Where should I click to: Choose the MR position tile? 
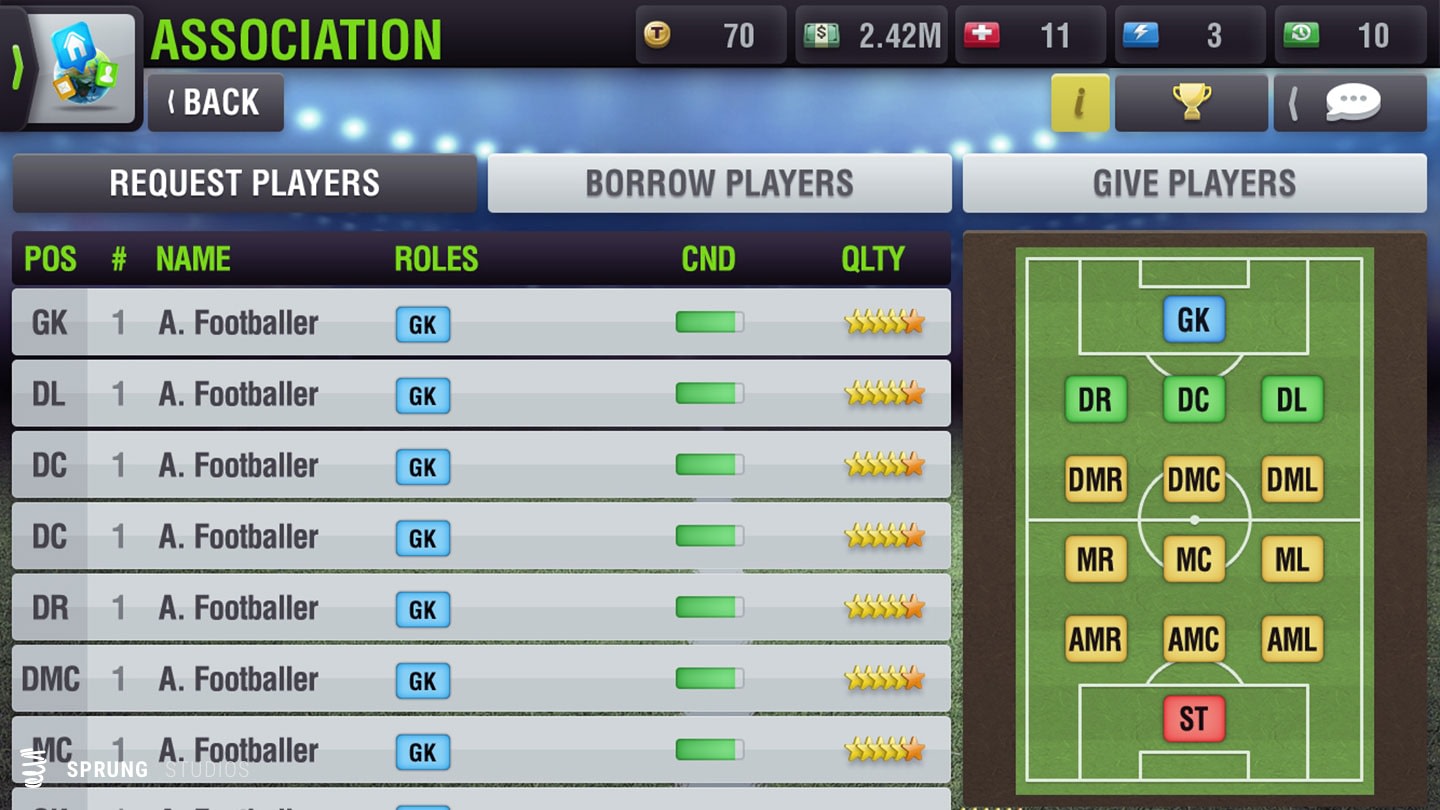tap(1096, 559)
